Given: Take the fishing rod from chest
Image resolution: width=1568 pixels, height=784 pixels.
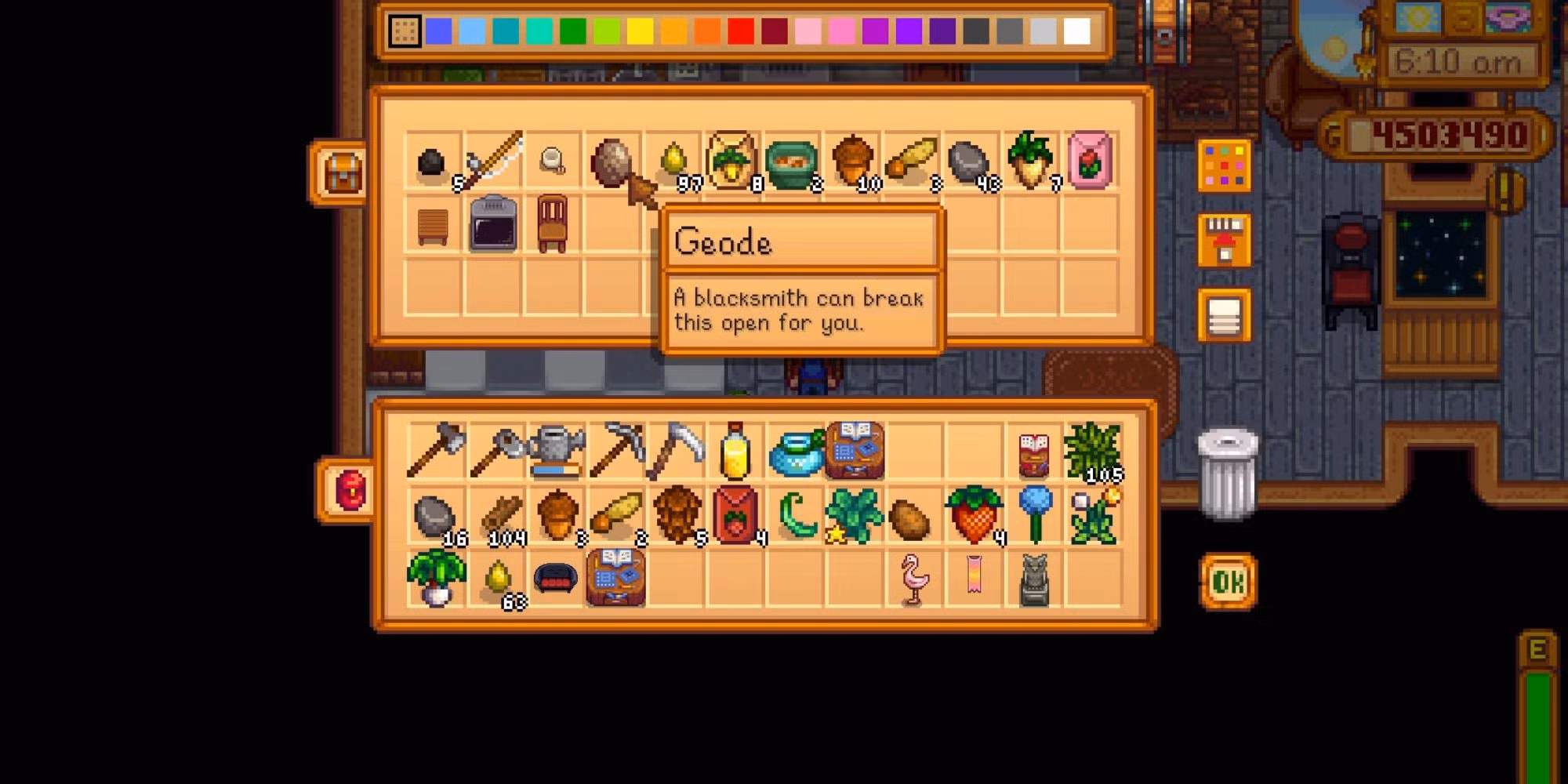Looking at the screenshot, I should 493,162.
